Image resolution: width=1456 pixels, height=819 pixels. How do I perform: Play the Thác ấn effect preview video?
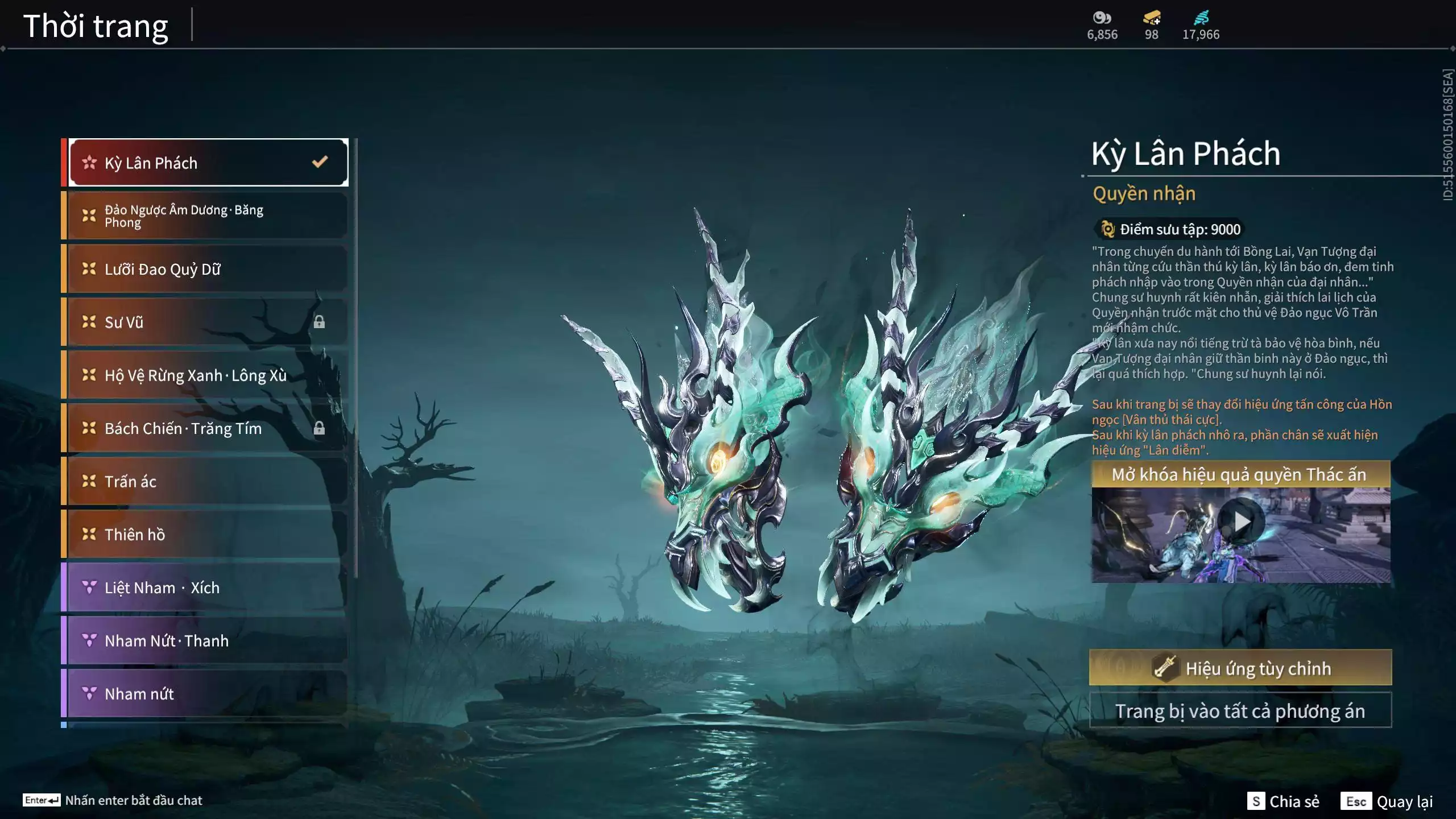1241,521
